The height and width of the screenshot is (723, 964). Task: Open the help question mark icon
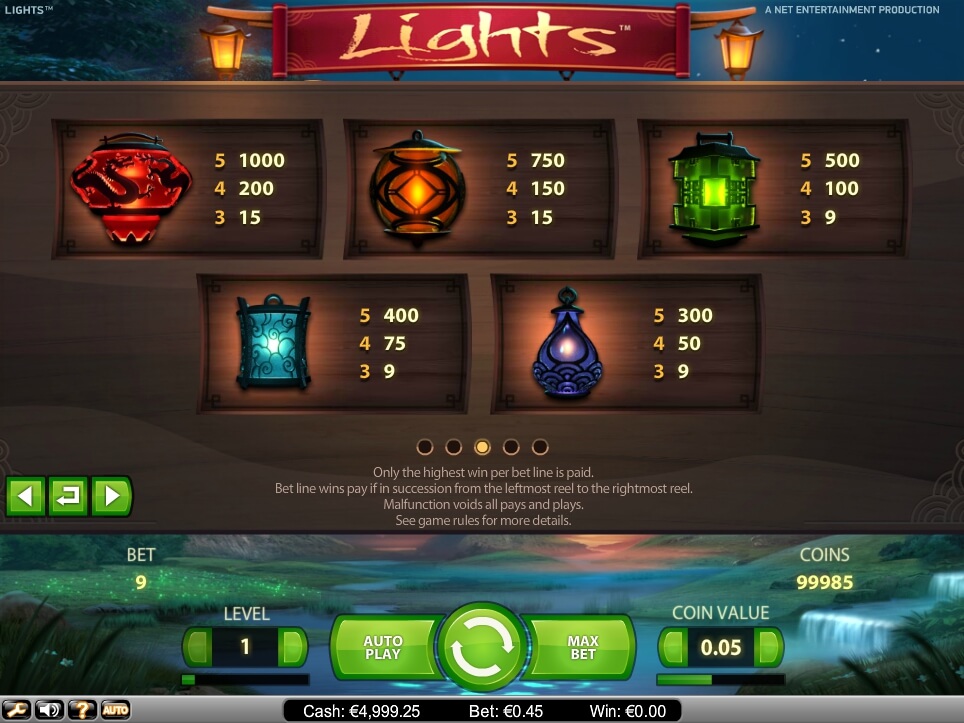pyautogui.click(x=82, y=710)
